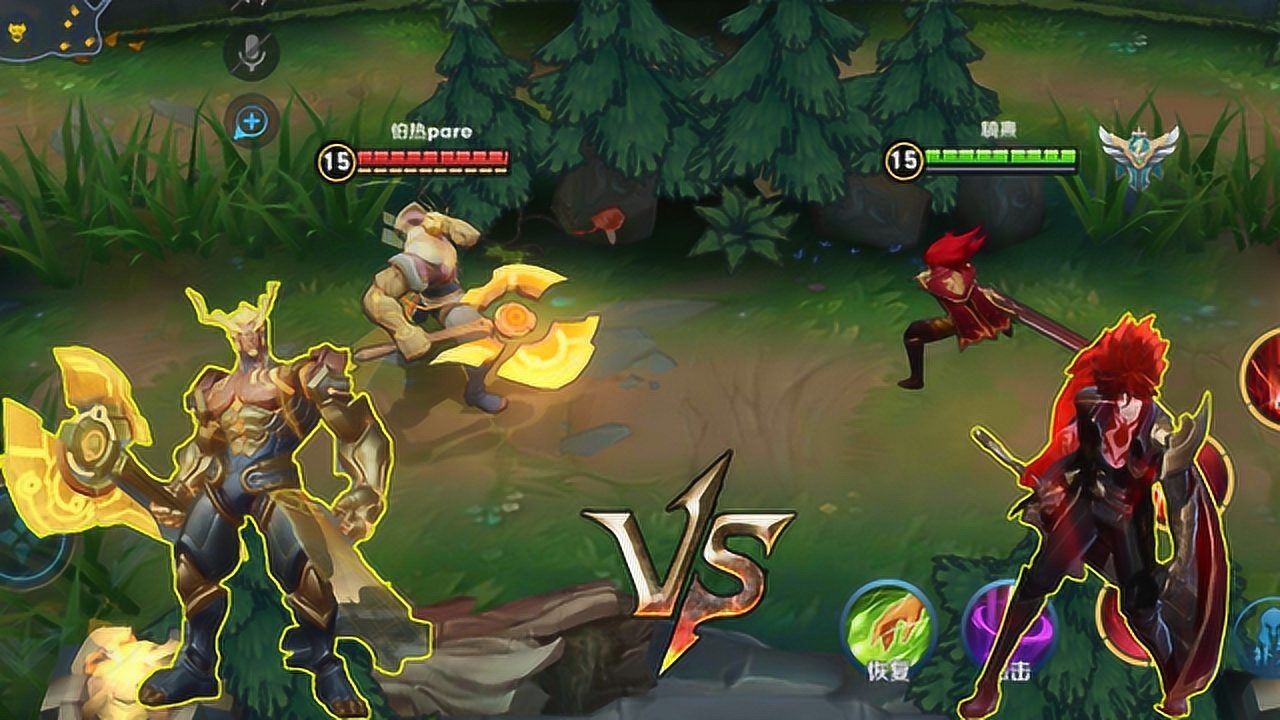This screenshot has width=1280, height=720.
Task: Open the quick chat bubble button
Action: click(x=251, y=122)
